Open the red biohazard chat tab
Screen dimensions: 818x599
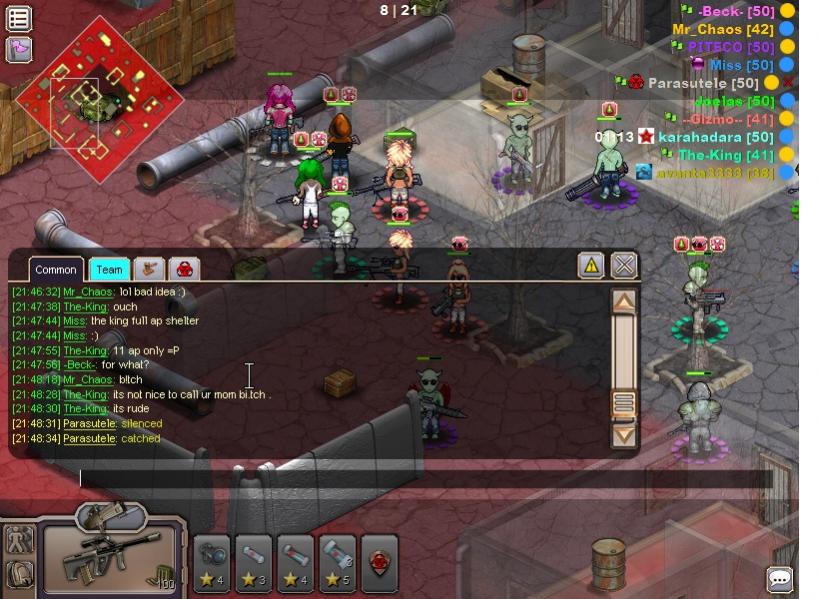click(184, 269)
